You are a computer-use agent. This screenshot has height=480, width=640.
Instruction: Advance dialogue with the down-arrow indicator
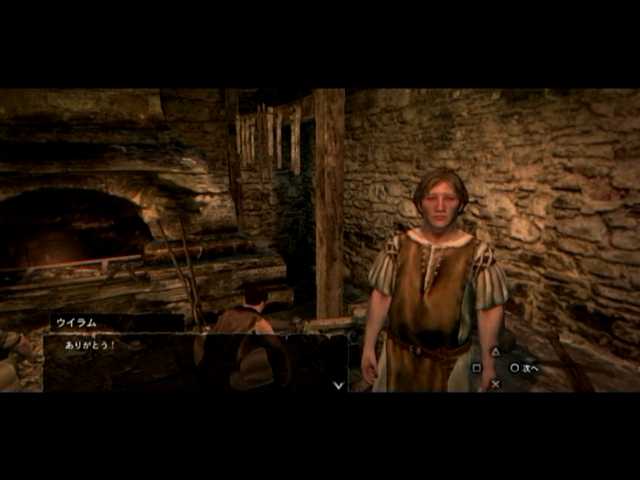tap(338, 384)
